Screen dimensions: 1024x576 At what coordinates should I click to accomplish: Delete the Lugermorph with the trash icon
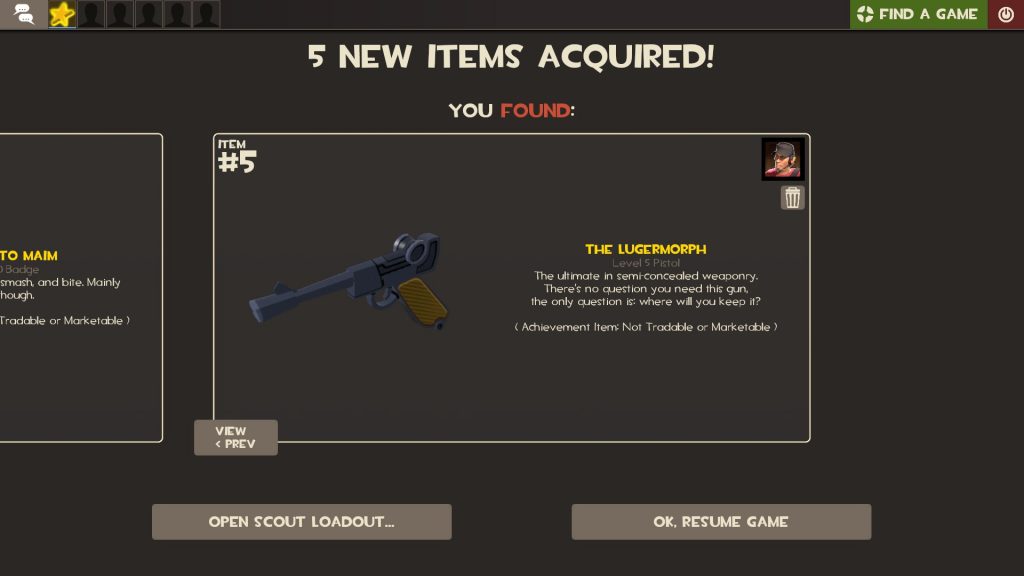pyautogui.click(x=793, y=198)
